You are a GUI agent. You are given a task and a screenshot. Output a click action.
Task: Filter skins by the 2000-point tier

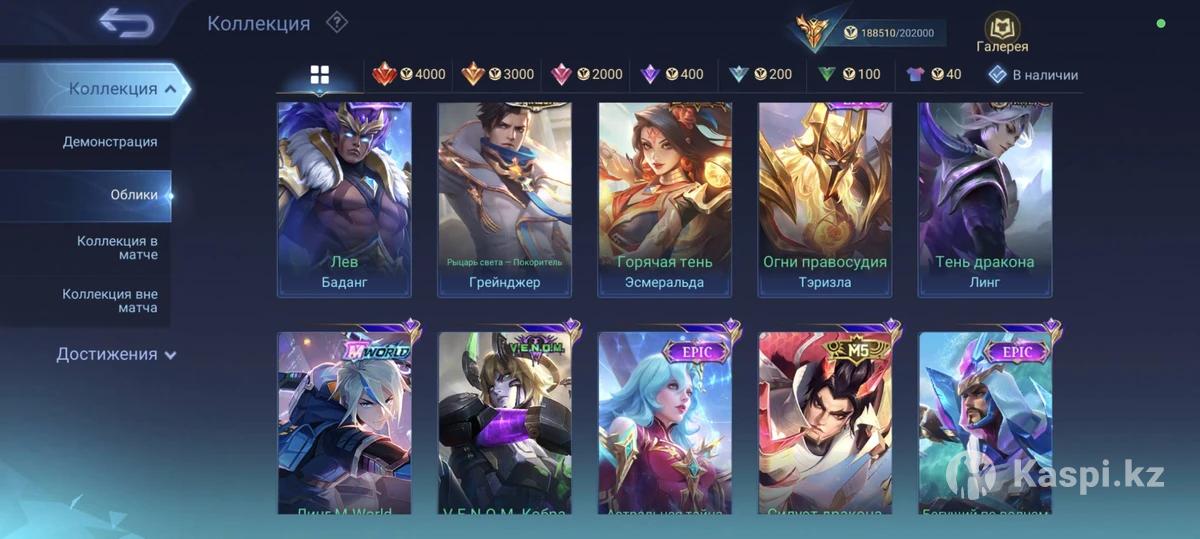586,74
